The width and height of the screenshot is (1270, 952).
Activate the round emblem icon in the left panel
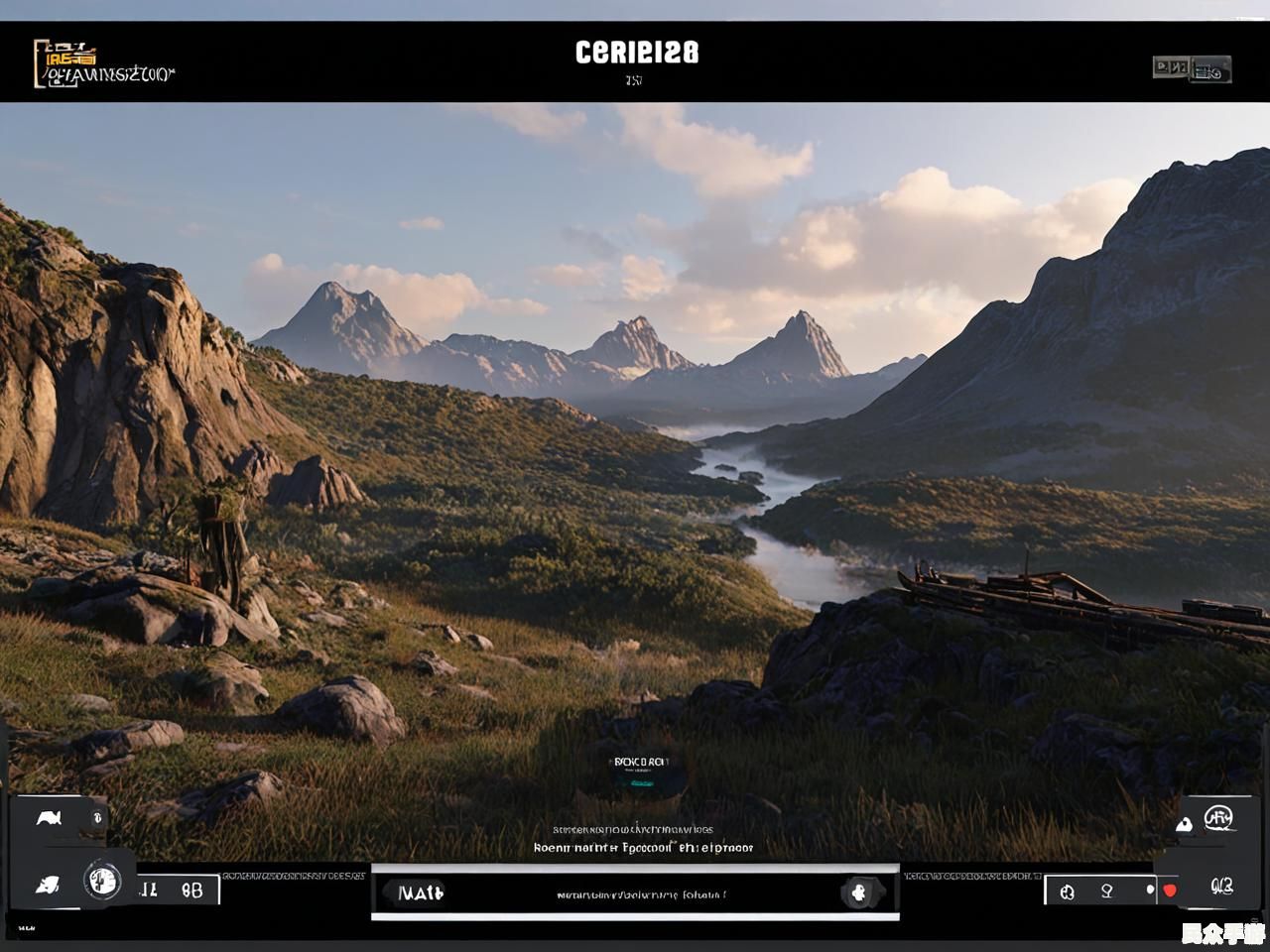[102, 879]
